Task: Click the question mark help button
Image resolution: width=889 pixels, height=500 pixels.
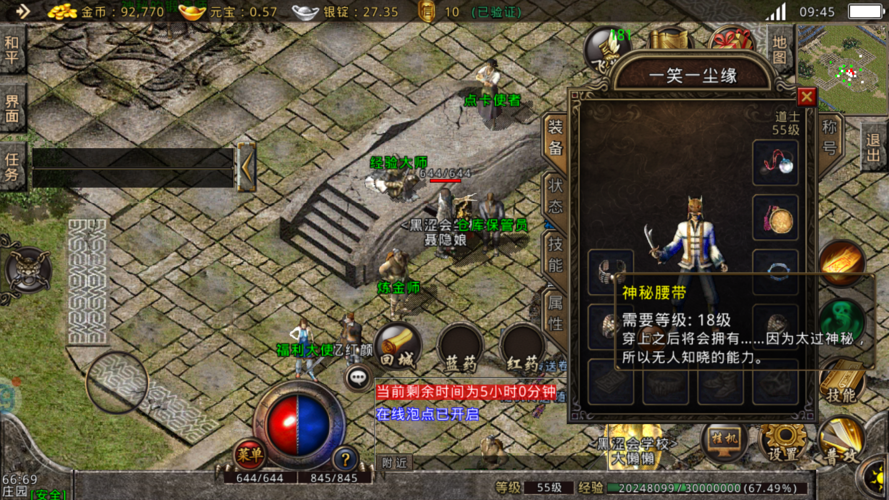Action: (x=346, y=458)
